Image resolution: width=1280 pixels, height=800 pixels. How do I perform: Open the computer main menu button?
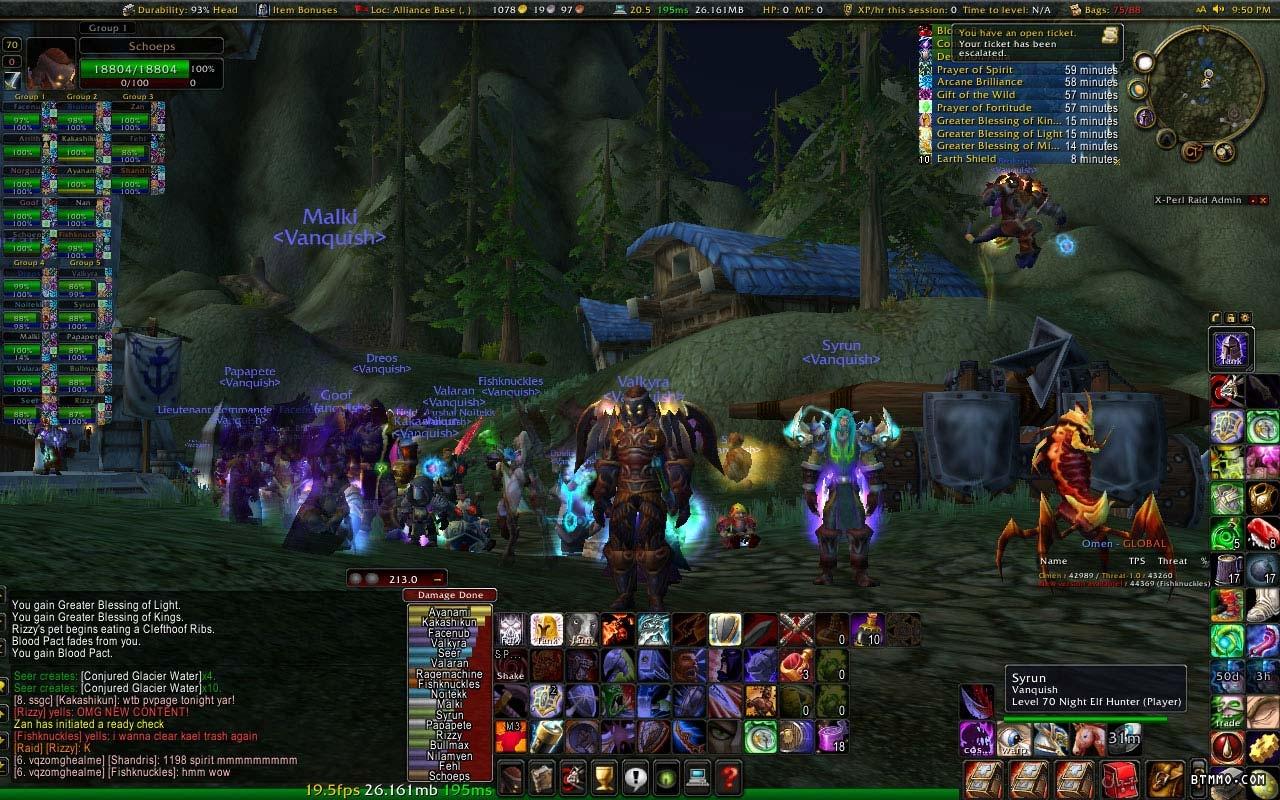697,776
